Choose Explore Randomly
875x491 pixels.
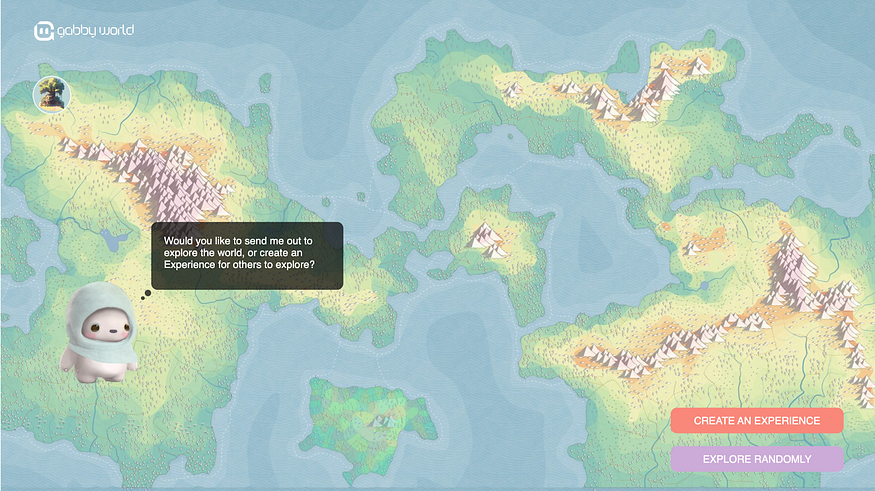coord(757,459)
